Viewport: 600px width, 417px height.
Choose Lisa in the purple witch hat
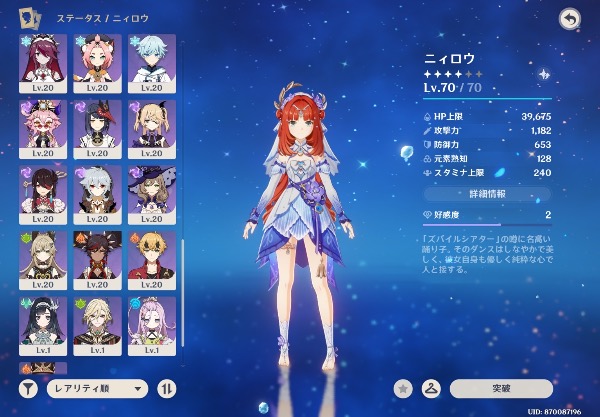point(152,193)
